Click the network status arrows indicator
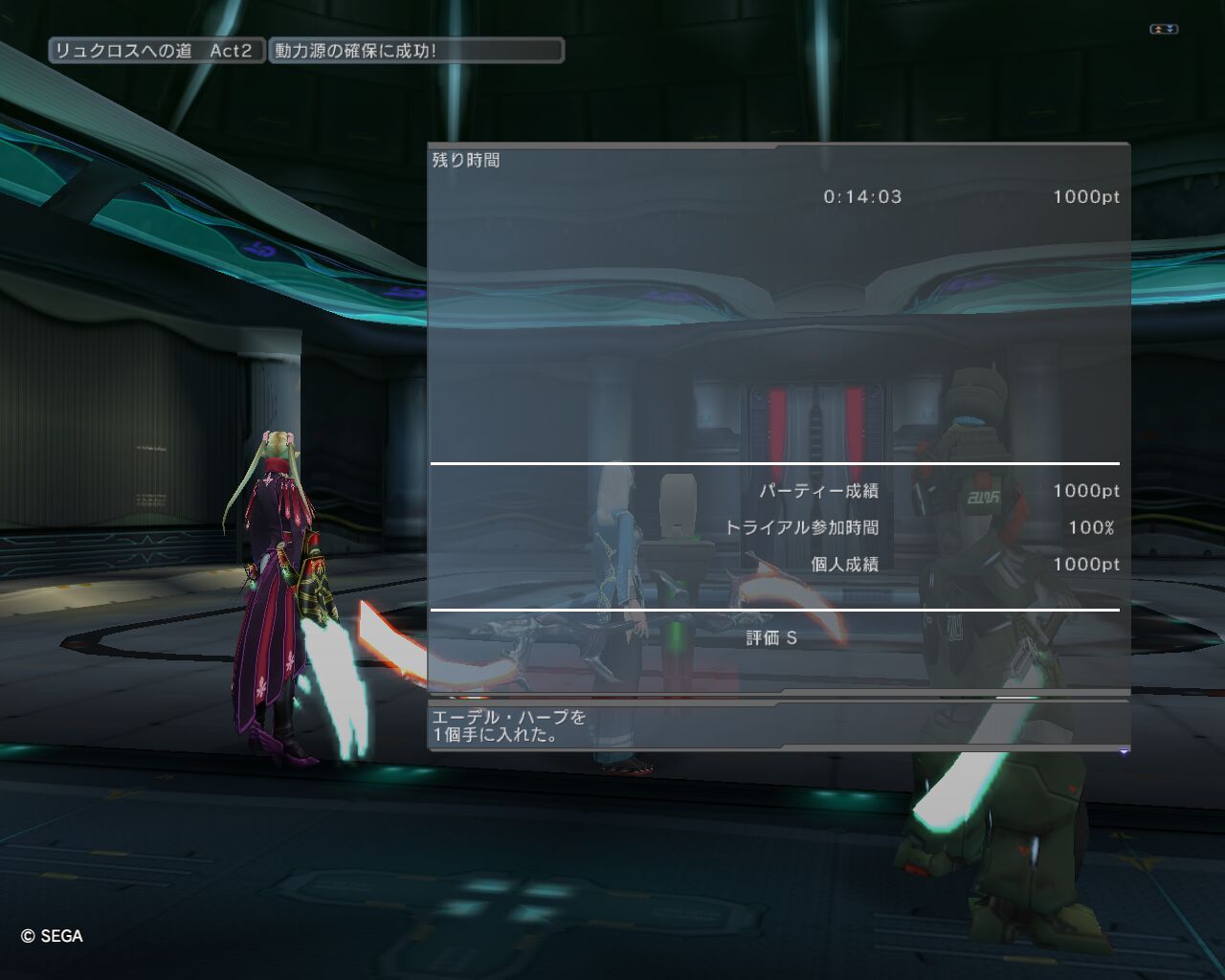The height and width of the screenshot is (980, 1225). coord(1163,30)
